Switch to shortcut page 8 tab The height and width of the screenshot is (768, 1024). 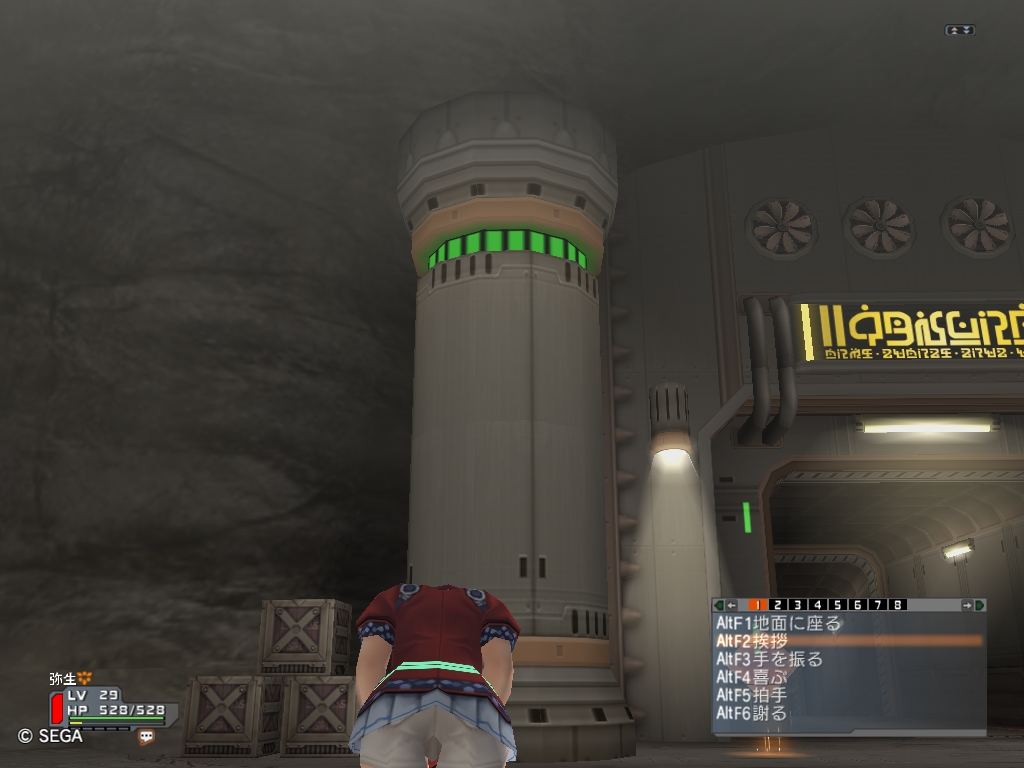point(898,605)
